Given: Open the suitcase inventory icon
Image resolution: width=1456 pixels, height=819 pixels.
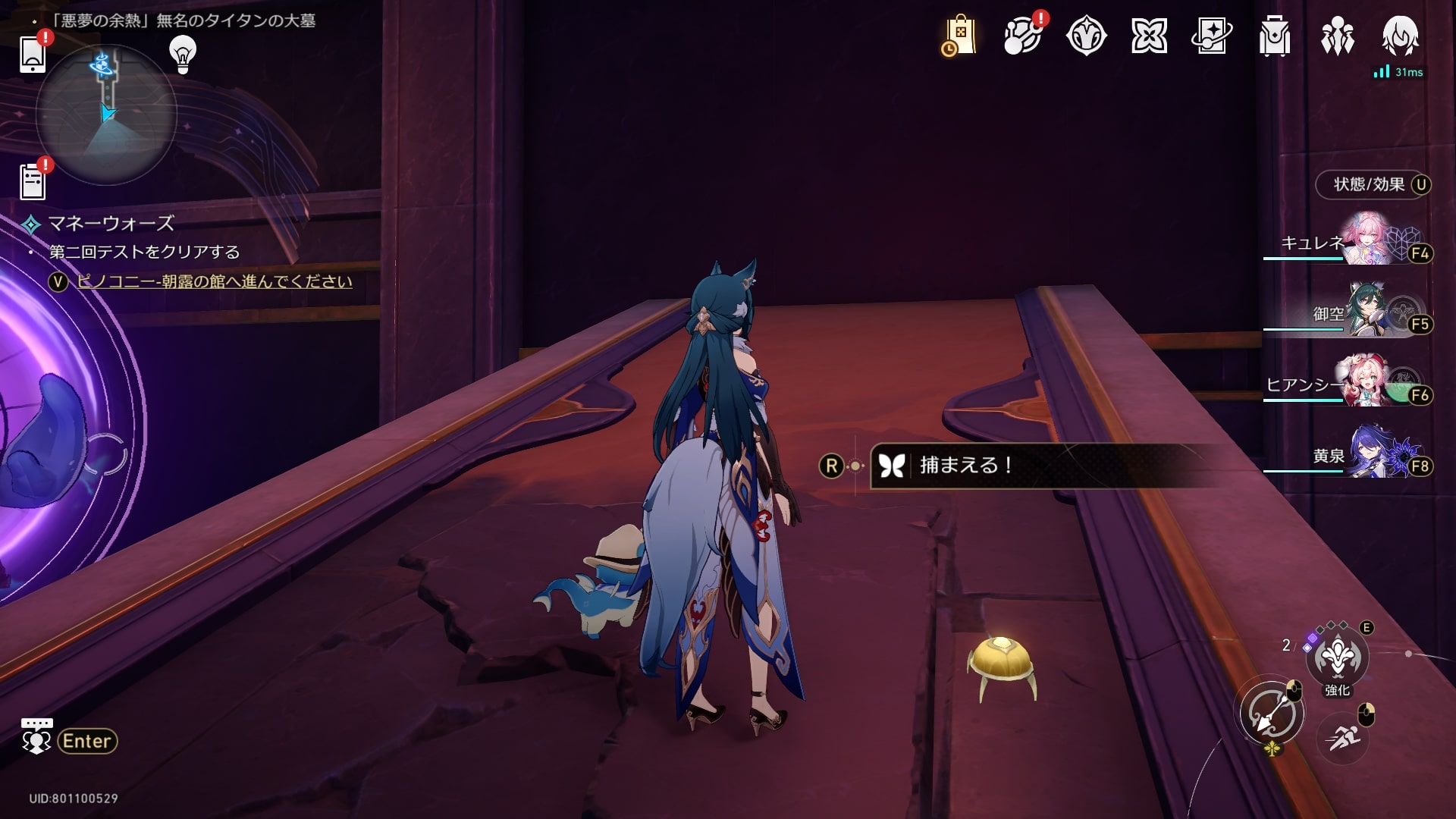Looking at the screenshot, I should [x=1275, y=36].
